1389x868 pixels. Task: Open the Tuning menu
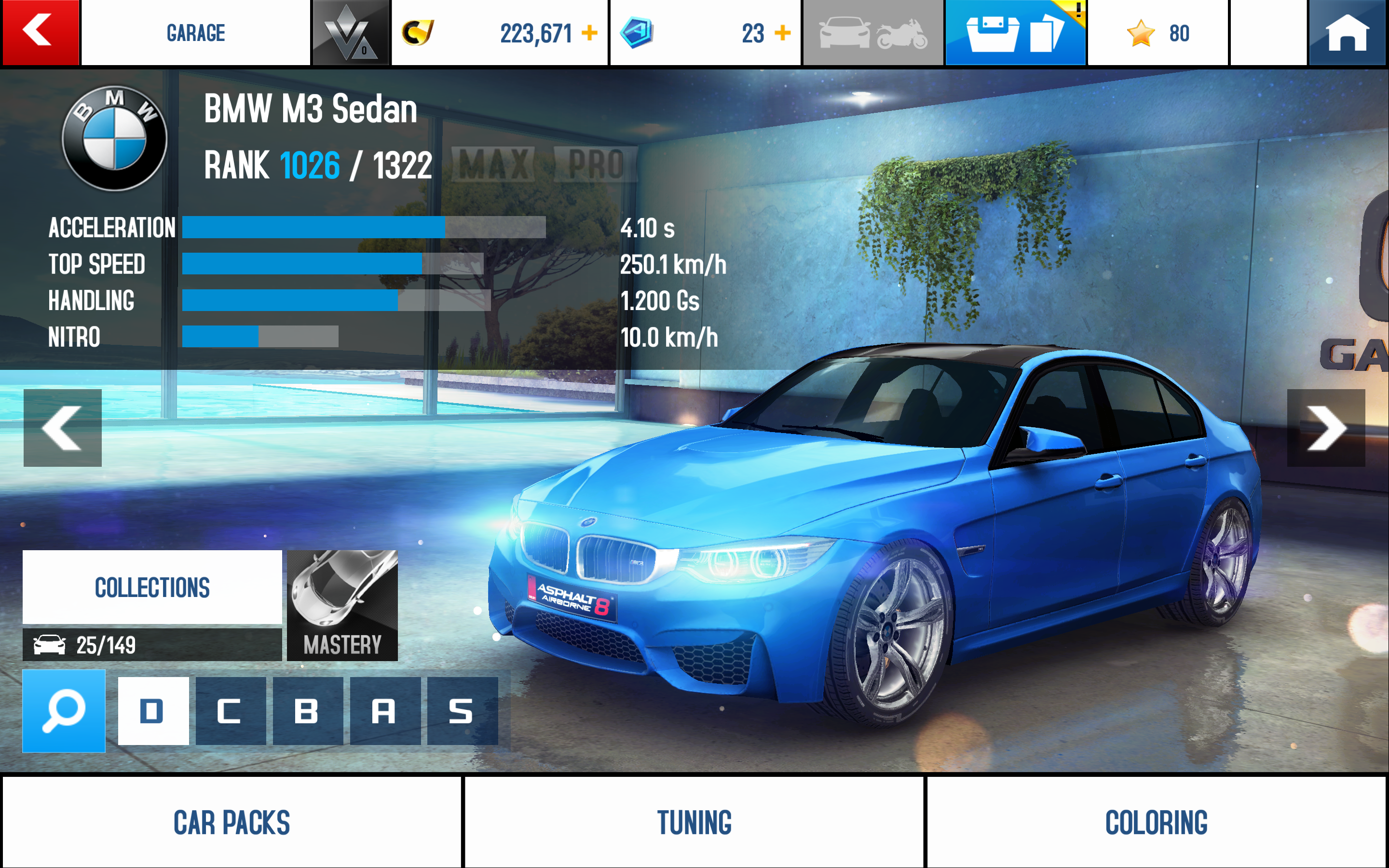click(694, 822)
